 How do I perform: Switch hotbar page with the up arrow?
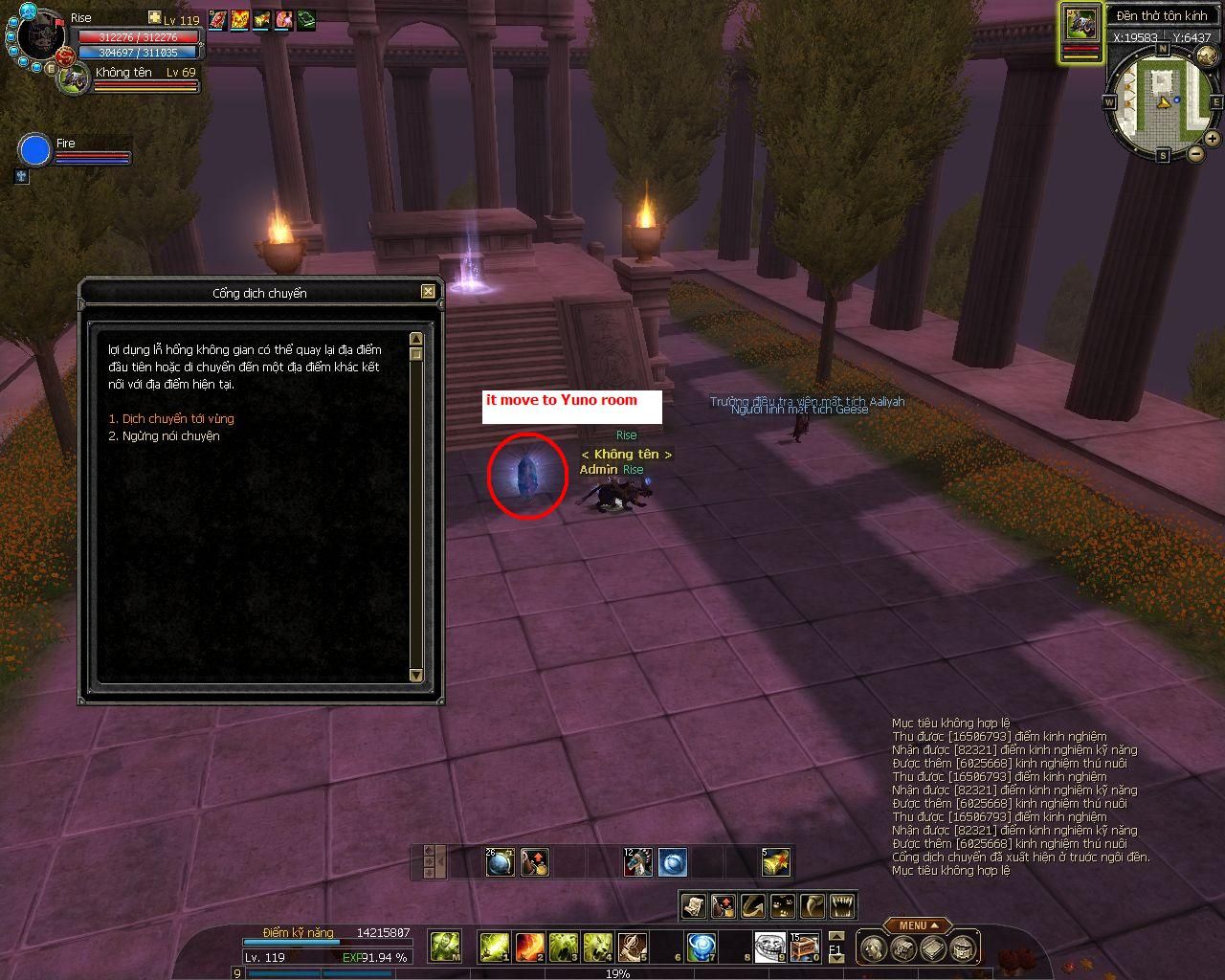coord(835,936)
